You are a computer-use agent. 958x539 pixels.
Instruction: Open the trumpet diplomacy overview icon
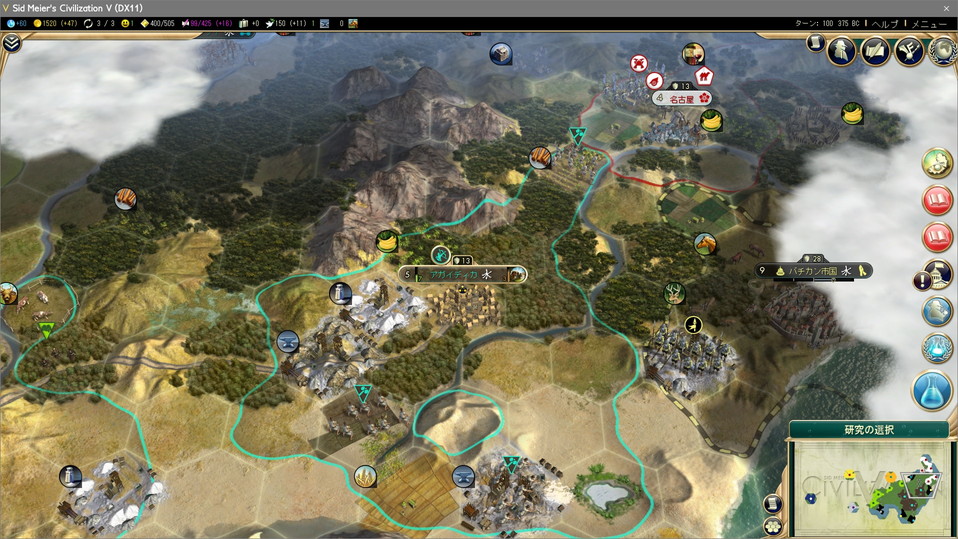pyautogui.click(x=910, y=52)
